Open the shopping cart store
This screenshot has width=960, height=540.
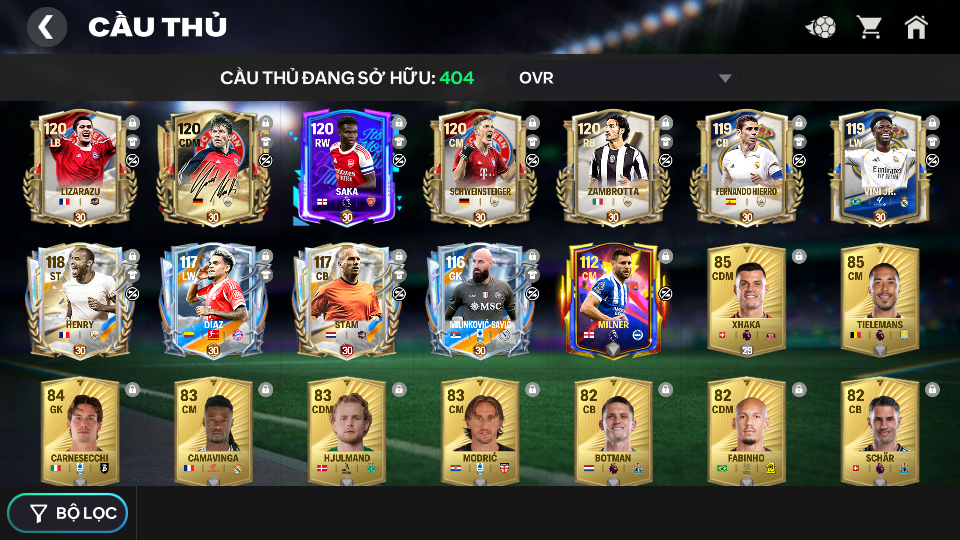pos(869,27)
